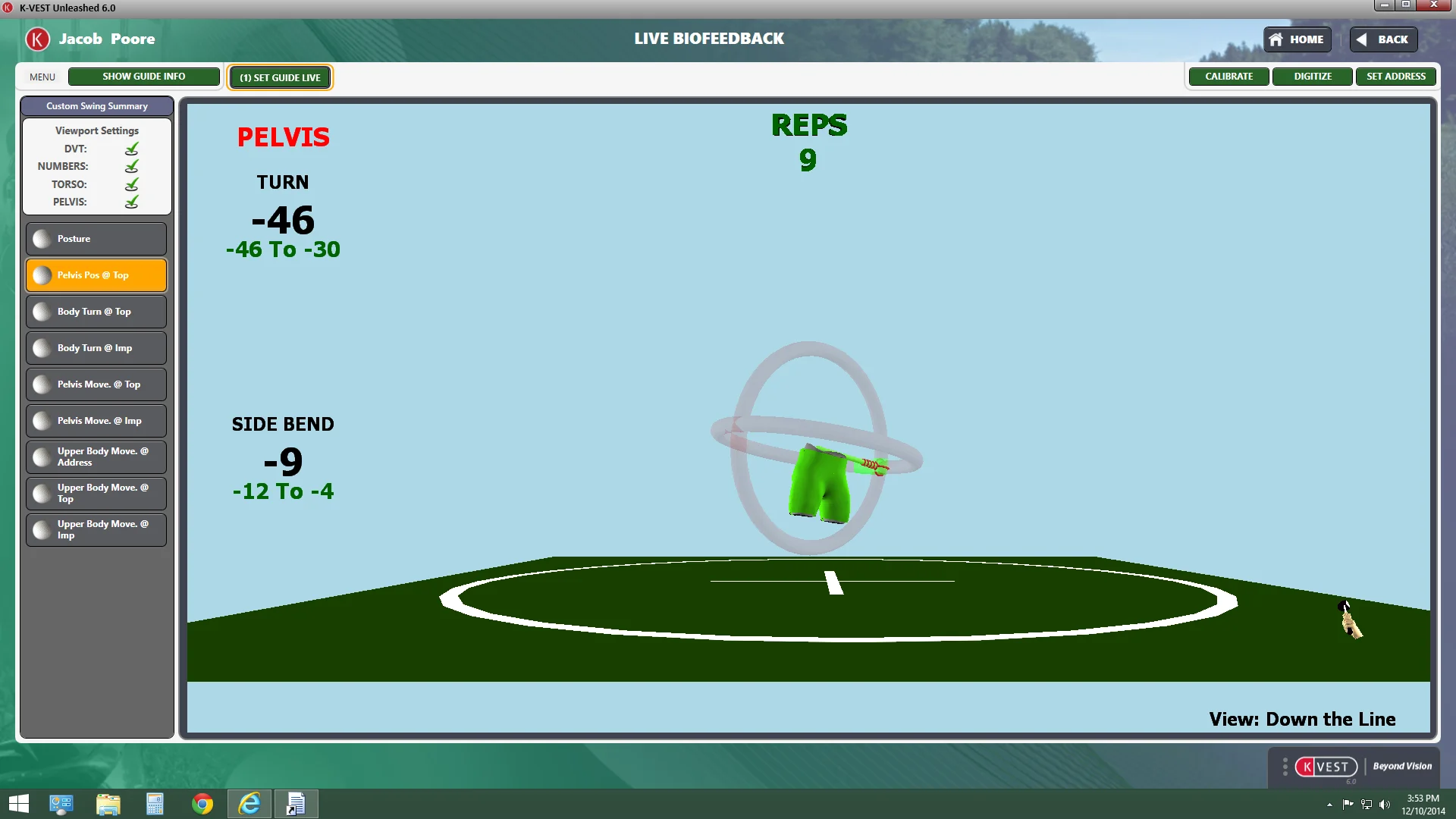Start sensor CALIBRATE

pyautogui.click(x=1228, y=77)
